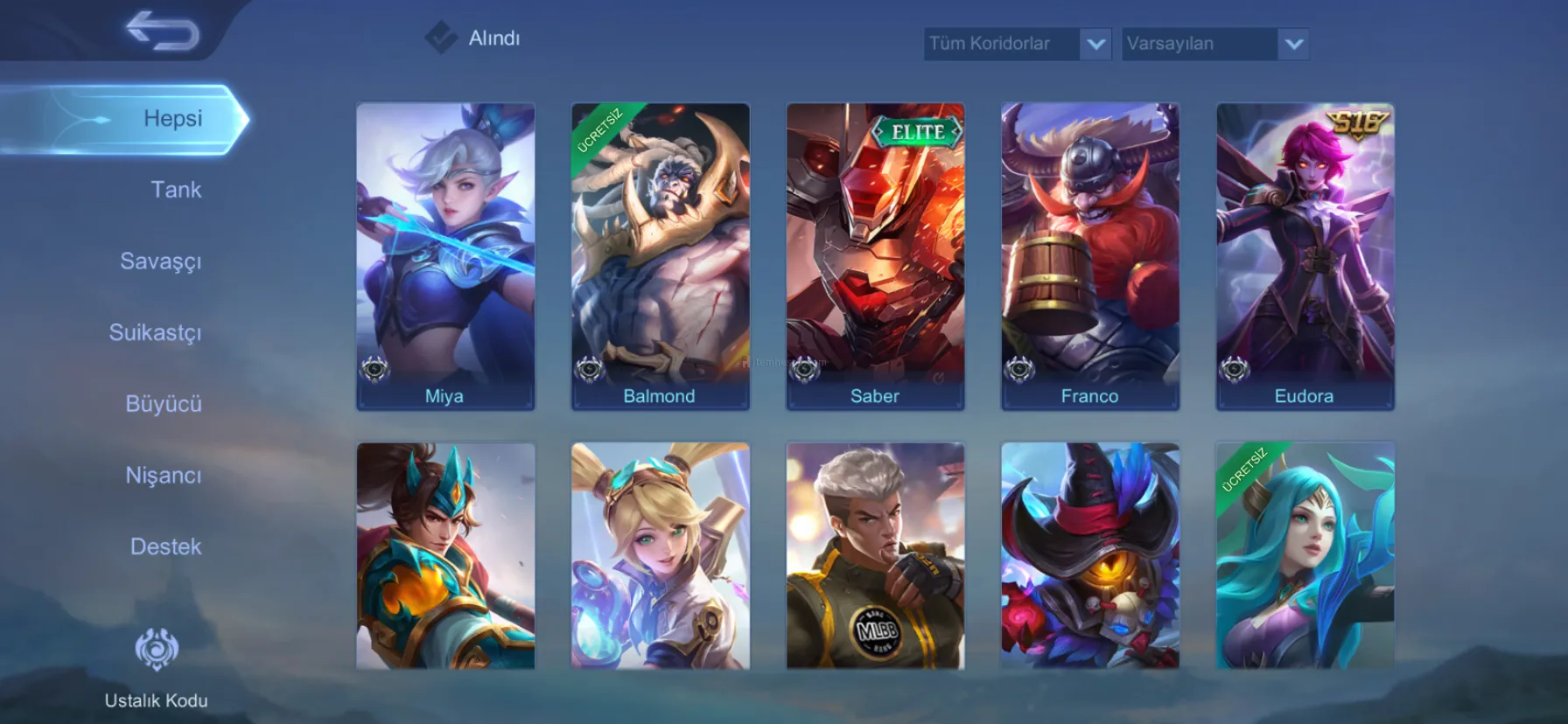Choose the blonde pigtailed girl hero card
Image resolution: width=1568 pixels, height=724 pixels.
tap(661, 556)
